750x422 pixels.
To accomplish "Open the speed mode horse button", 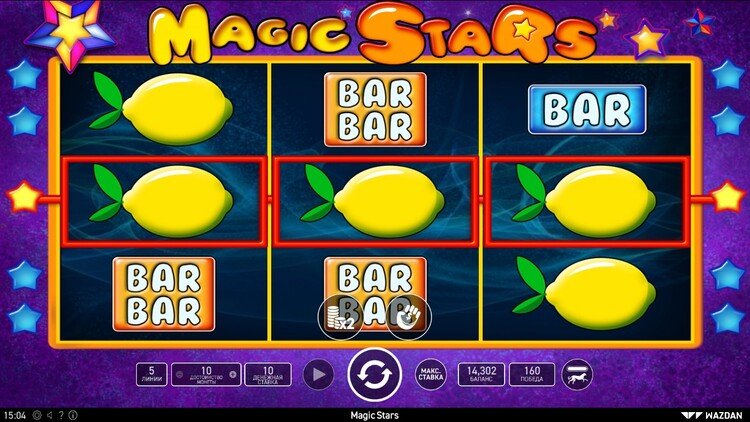I will click(577, 375).
